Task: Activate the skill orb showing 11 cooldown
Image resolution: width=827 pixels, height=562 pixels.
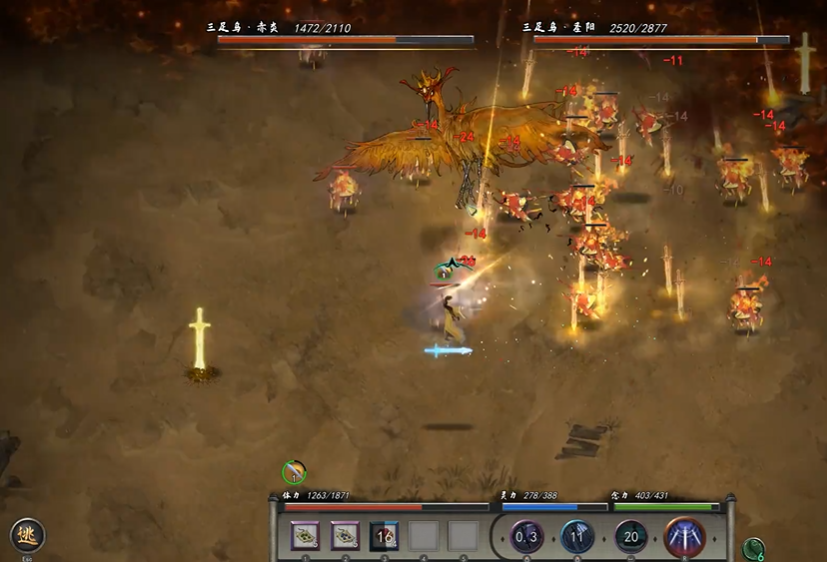Action: coord(578,537)
